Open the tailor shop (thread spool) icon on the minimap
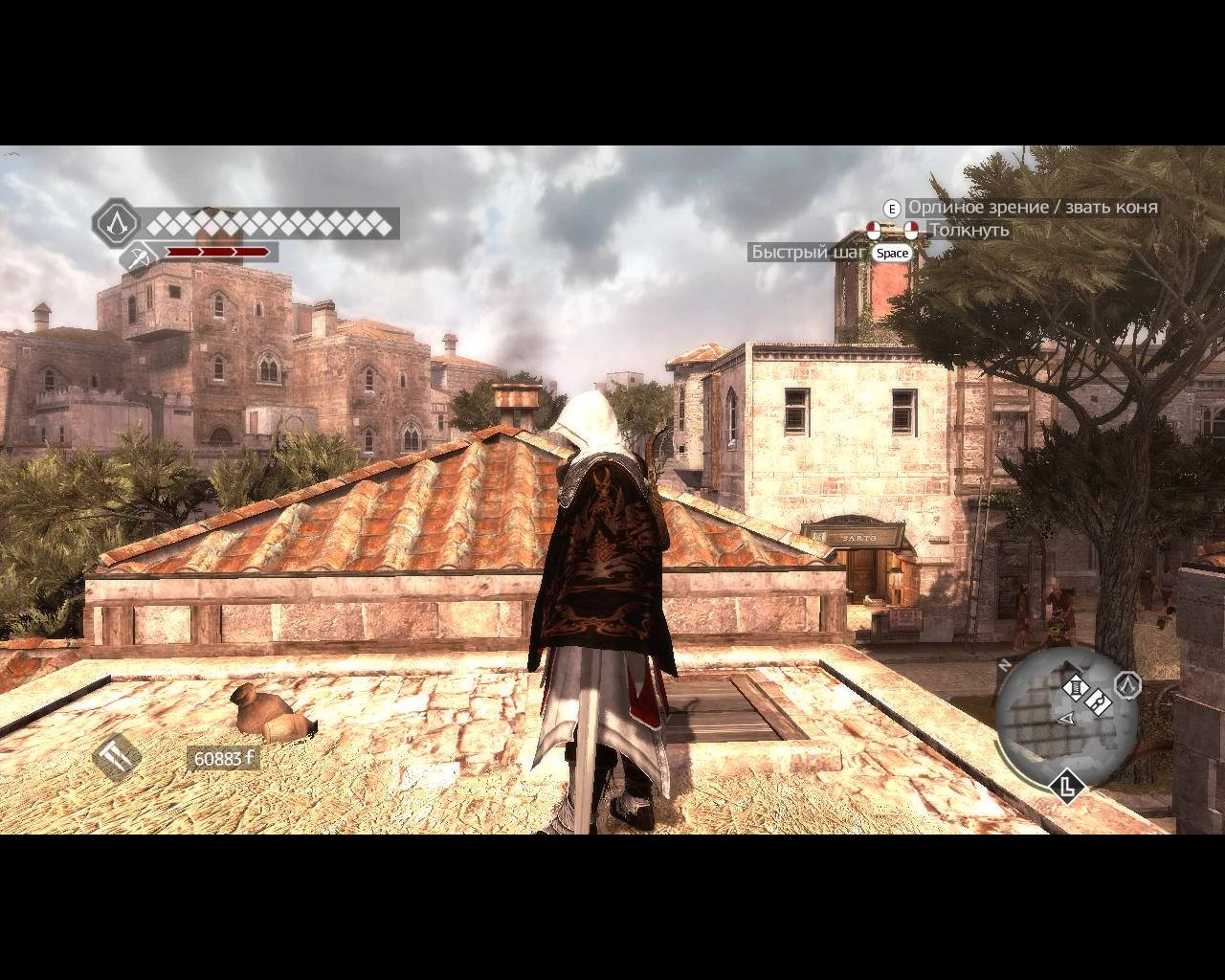This screenshot has width=1225, height=980. 1076,687
